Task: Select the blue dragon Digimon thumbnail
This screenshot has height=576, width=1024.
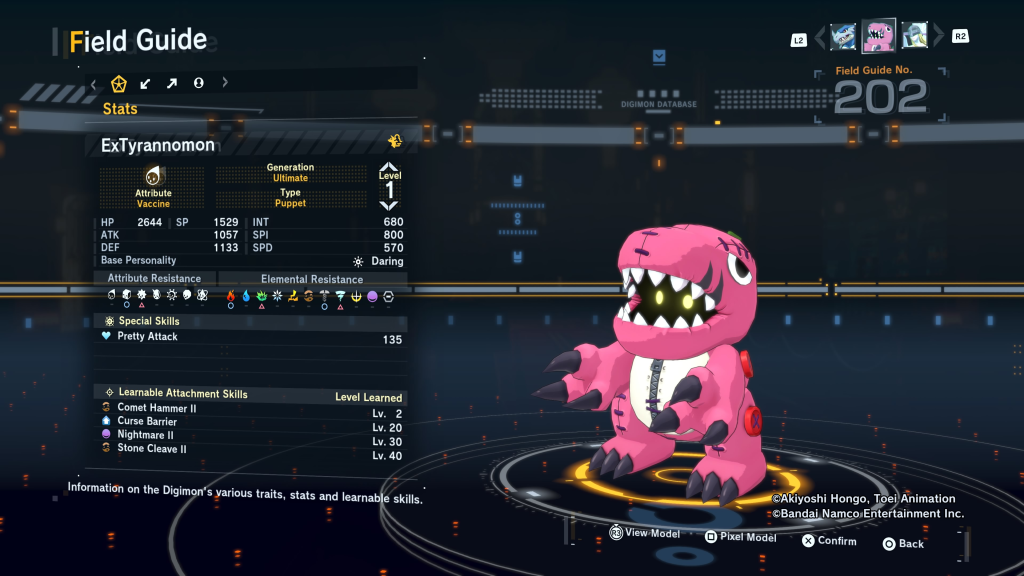Action: coord(843,37)
